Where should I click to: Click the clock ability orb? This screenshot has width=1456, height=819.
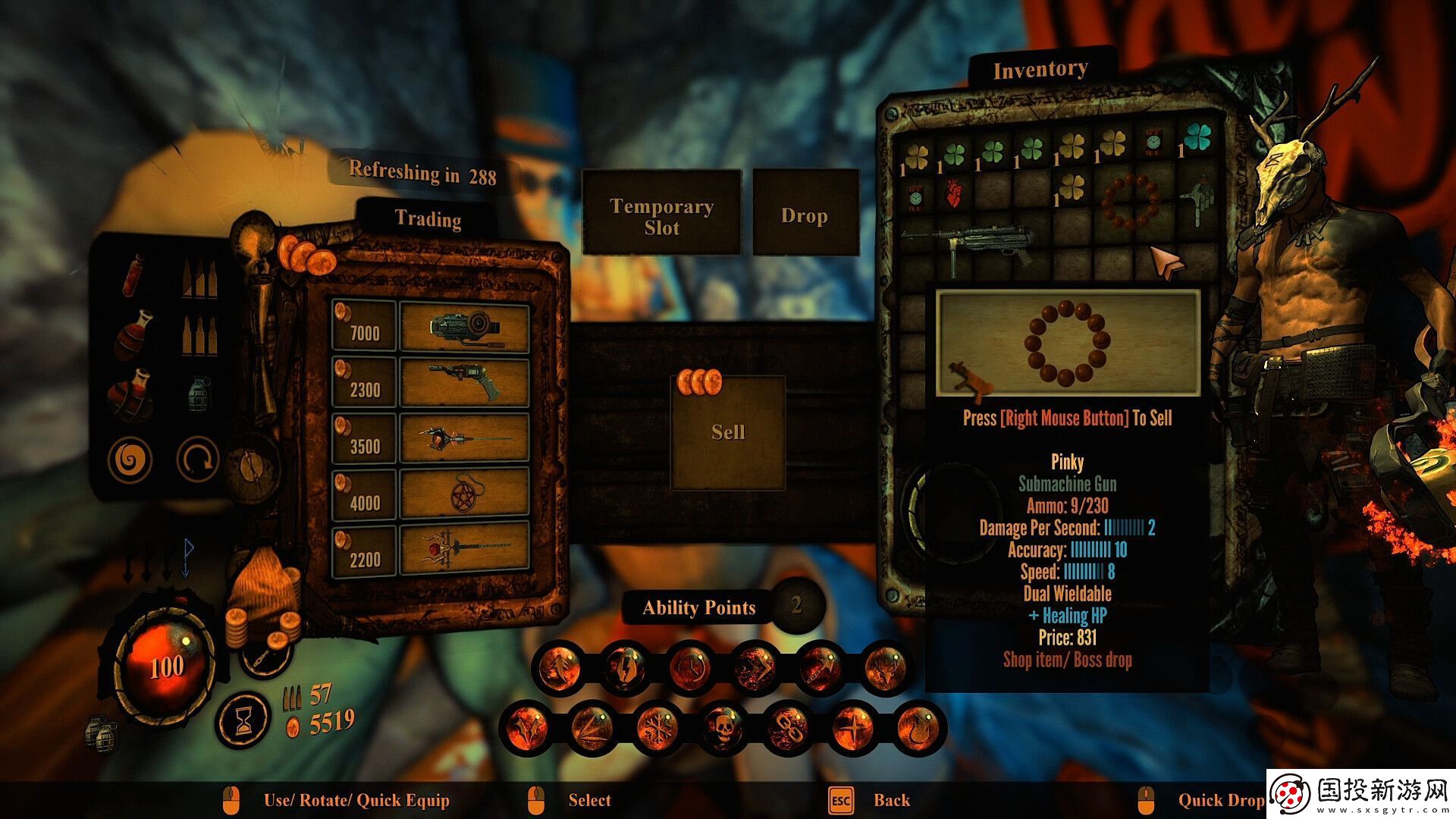(x=690, y=668)
